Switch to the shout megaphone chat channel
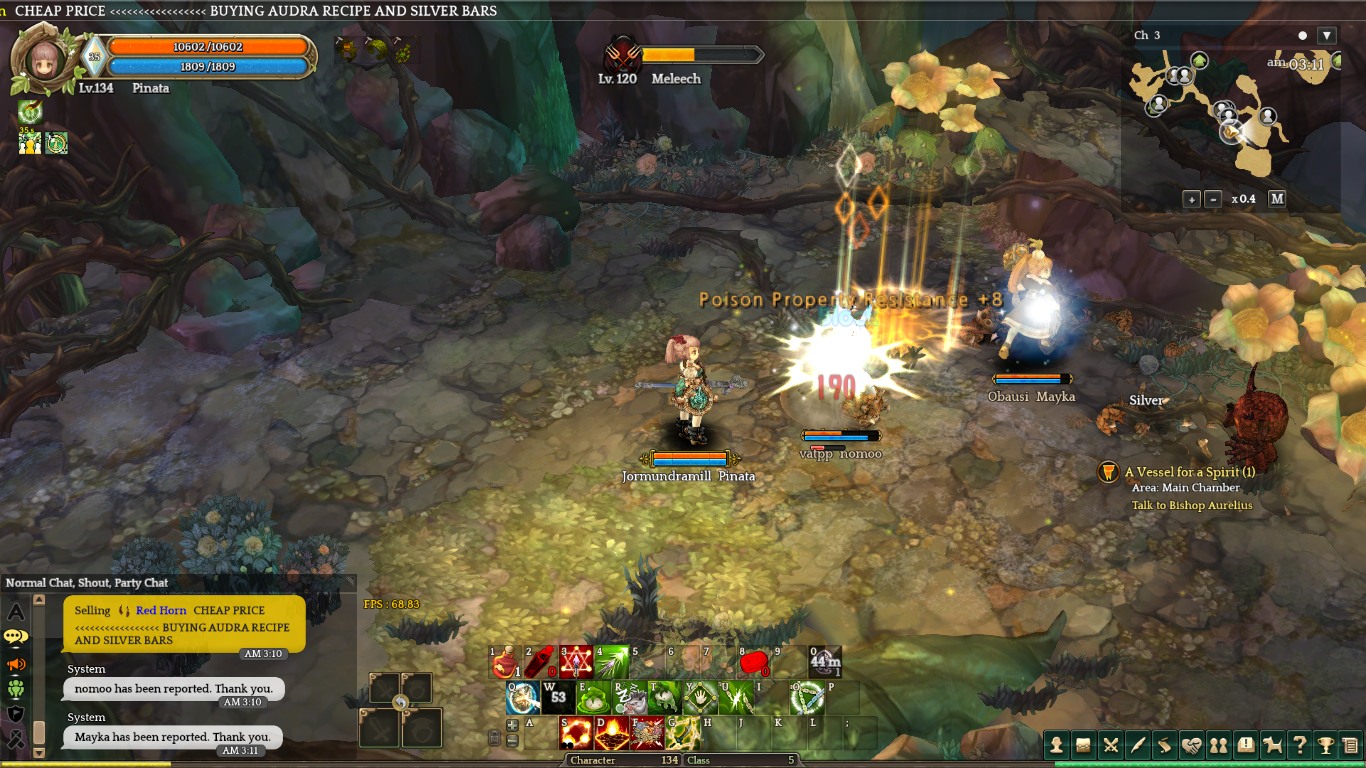 [16, 664]
